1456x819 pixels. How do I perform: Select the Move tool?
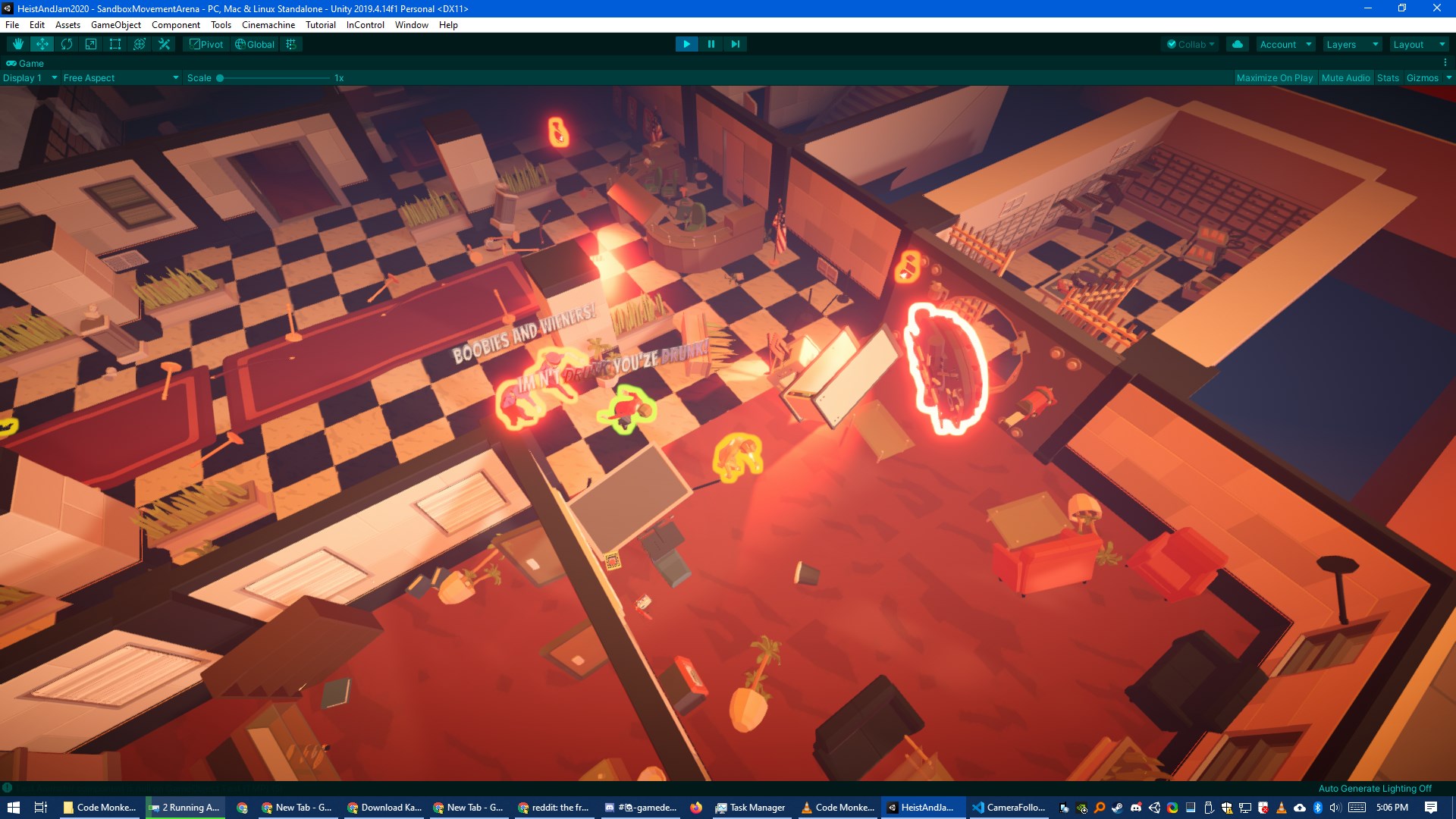pos(42,44)
